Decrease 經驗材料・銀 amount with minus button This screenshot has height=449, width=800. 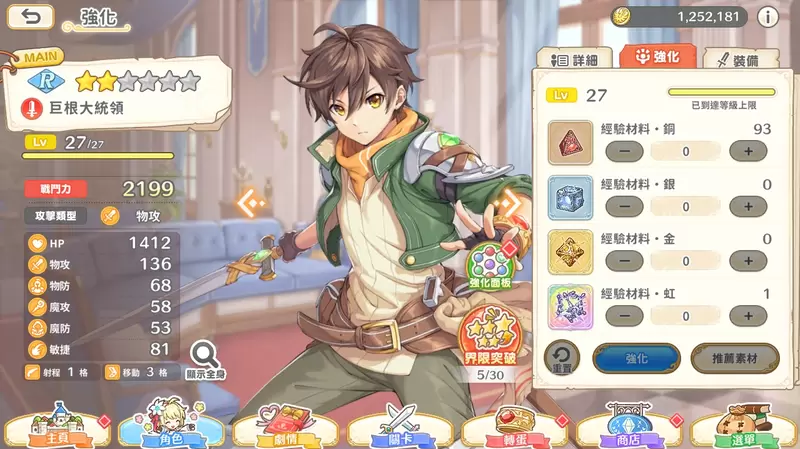[625, 206]
